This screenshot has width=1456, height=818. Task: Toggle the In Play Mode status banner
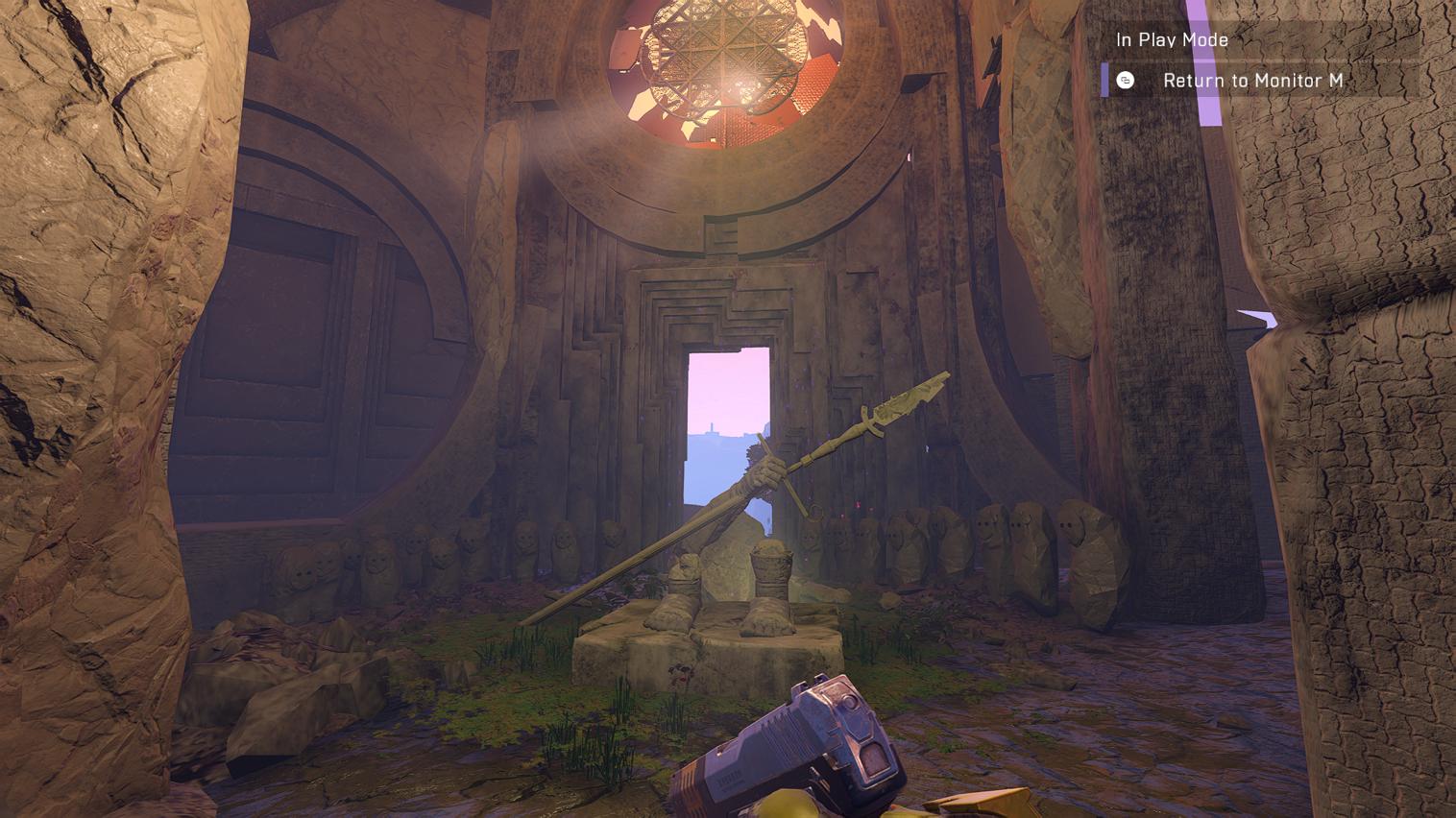tap(1172, 40)
